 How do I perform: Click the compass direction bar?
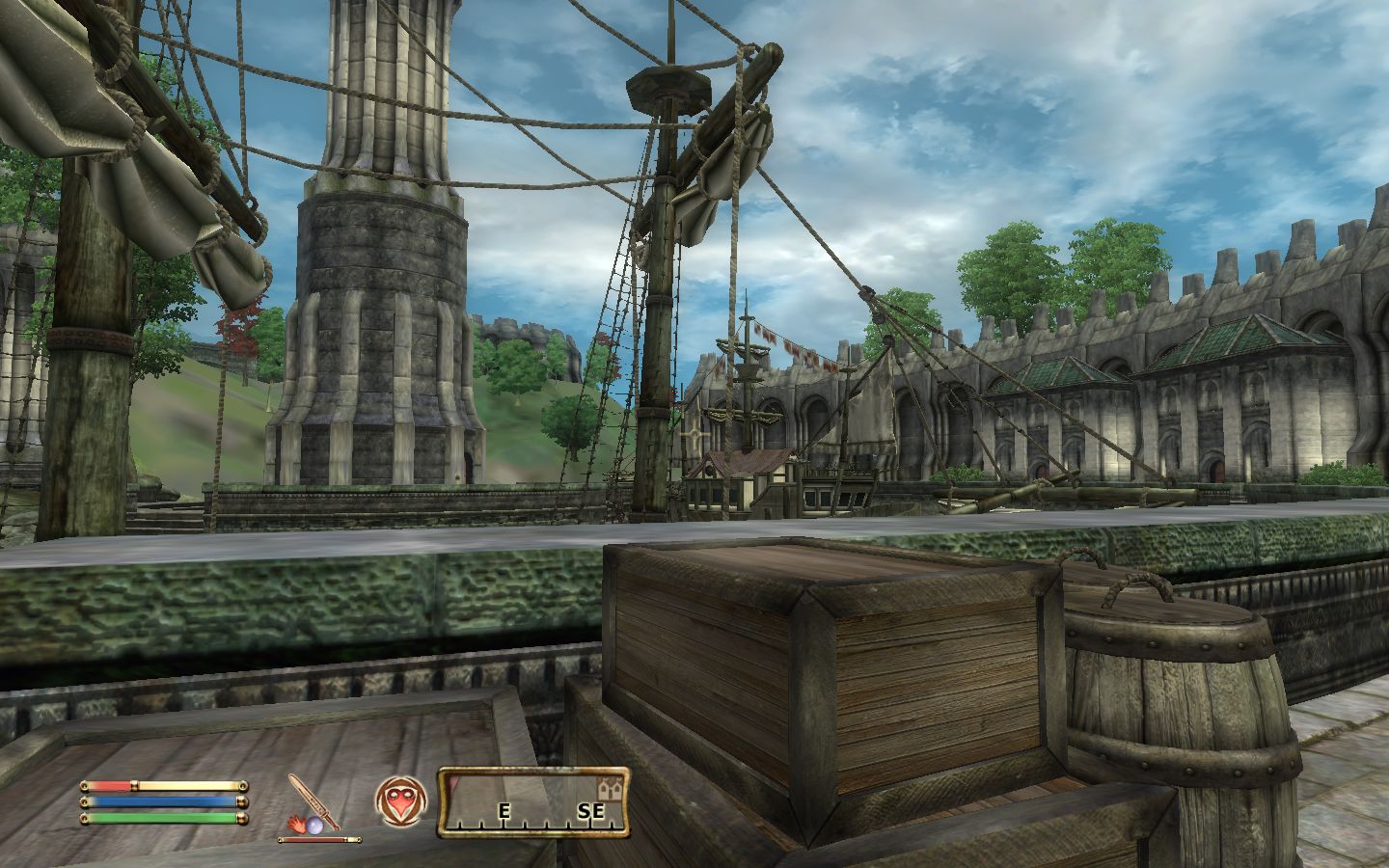click(534, 802)
